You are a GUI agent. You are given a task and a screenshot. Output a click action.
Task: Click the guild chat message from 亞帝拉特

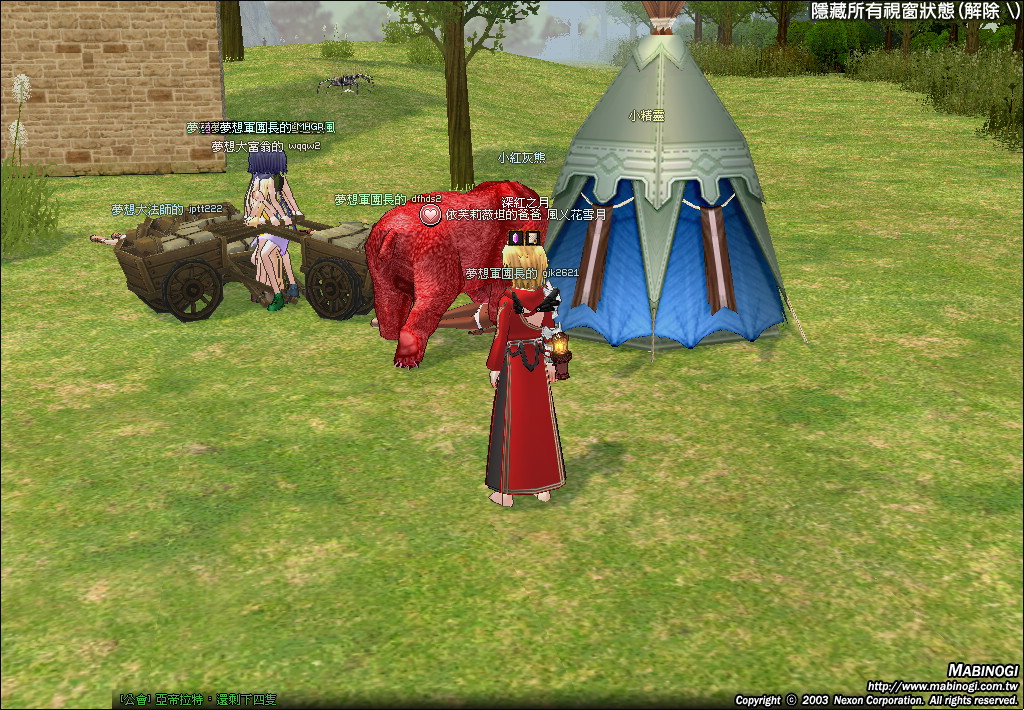198,699
